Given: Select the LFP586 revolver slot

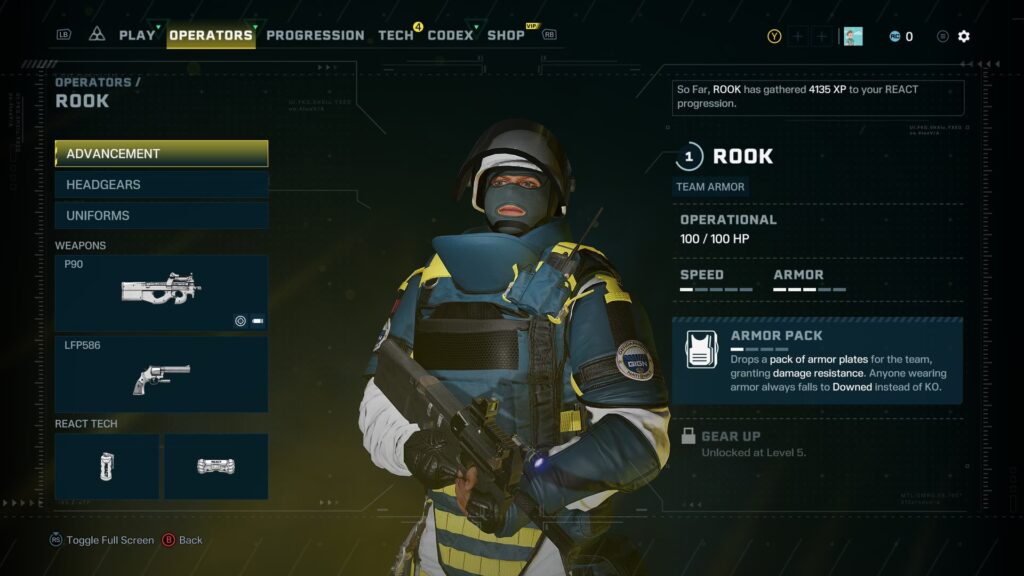Looking at the screenshot, I should pyautogui.click(x=161, y=375).
